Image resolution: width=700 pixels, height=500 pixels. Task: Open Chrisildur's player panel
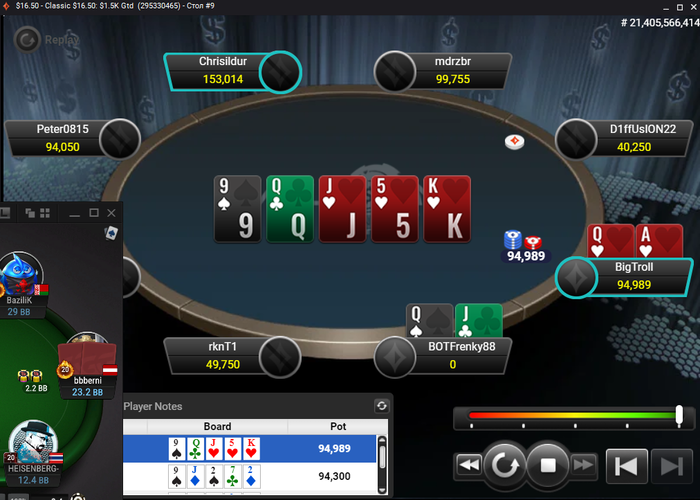tap(223, 71)
